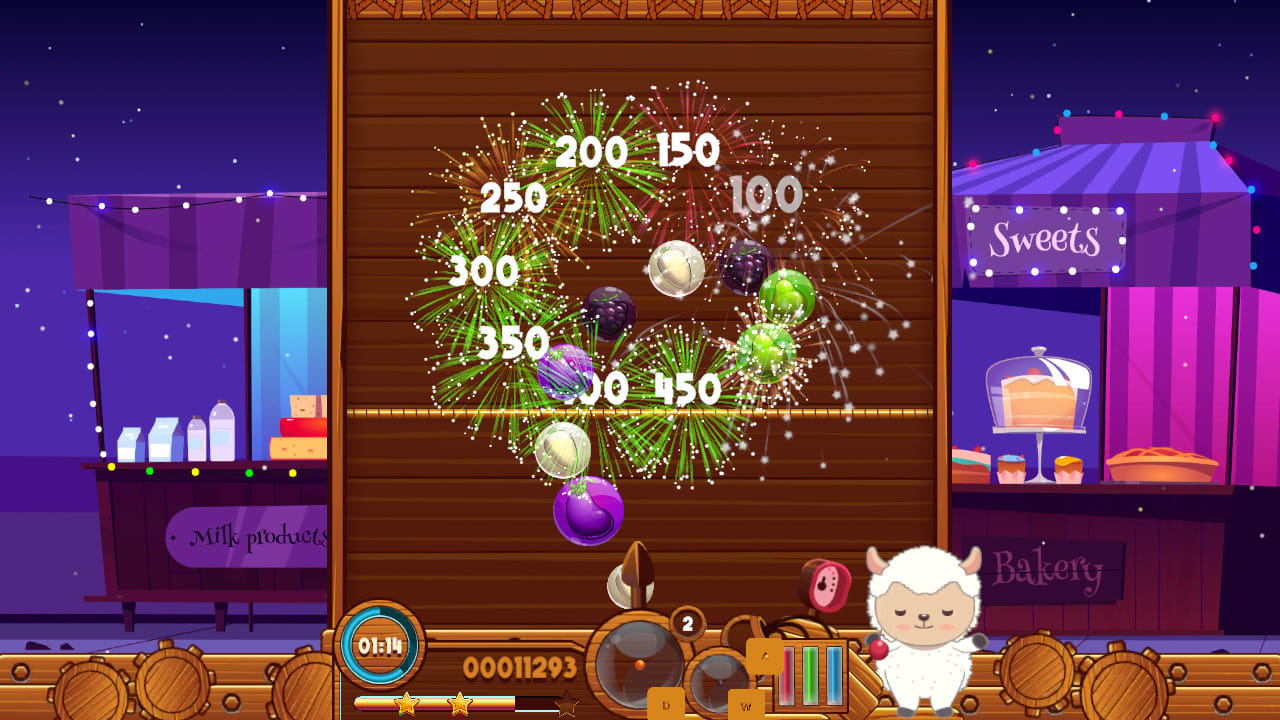The width and height of the screenshot is (1280, 720).
Task: Click the unearned star at the bar's end
Action: tap(564, 703)
